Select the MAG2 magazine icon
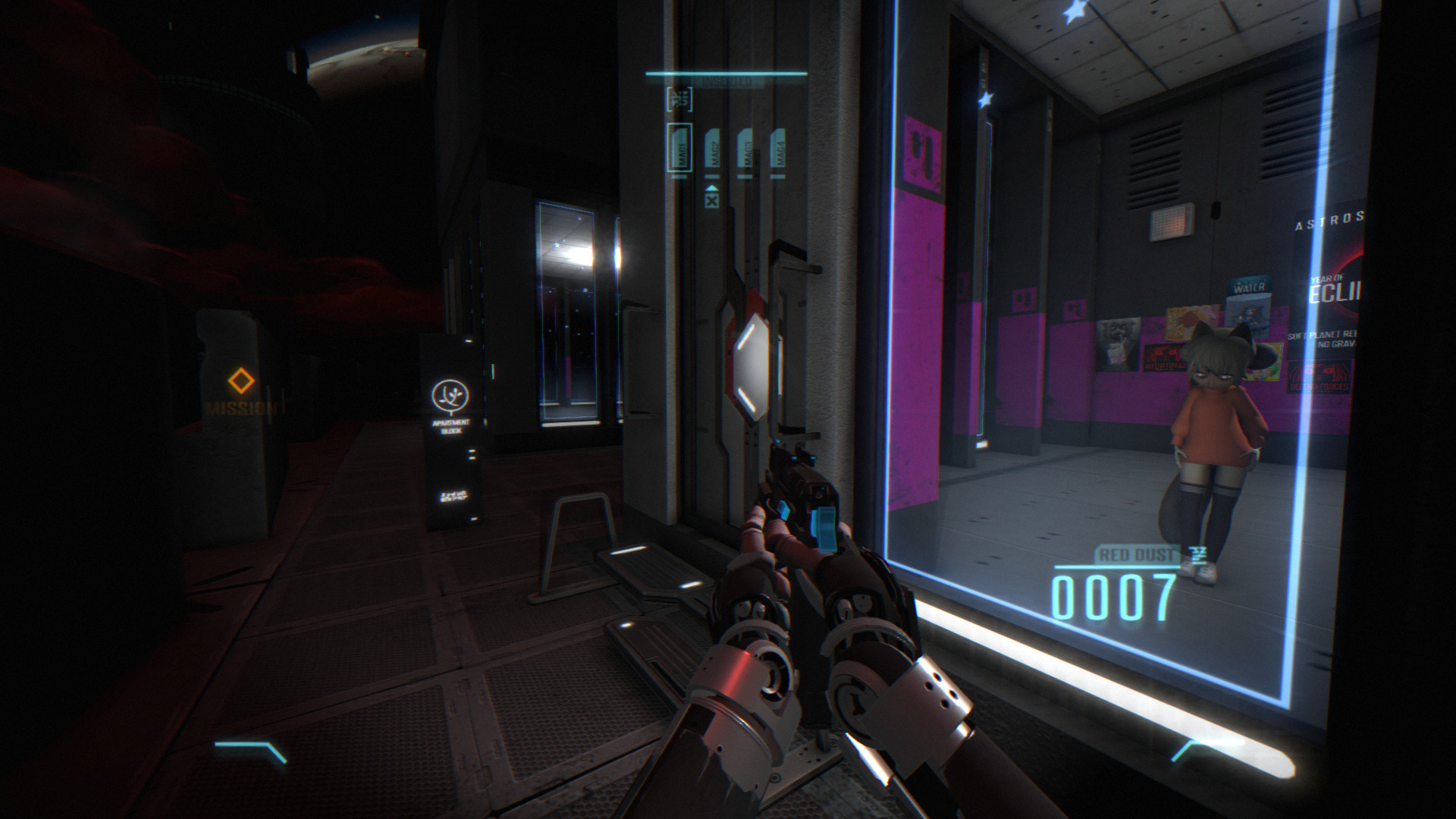1456x819 pixels. [x=713, y=149]
